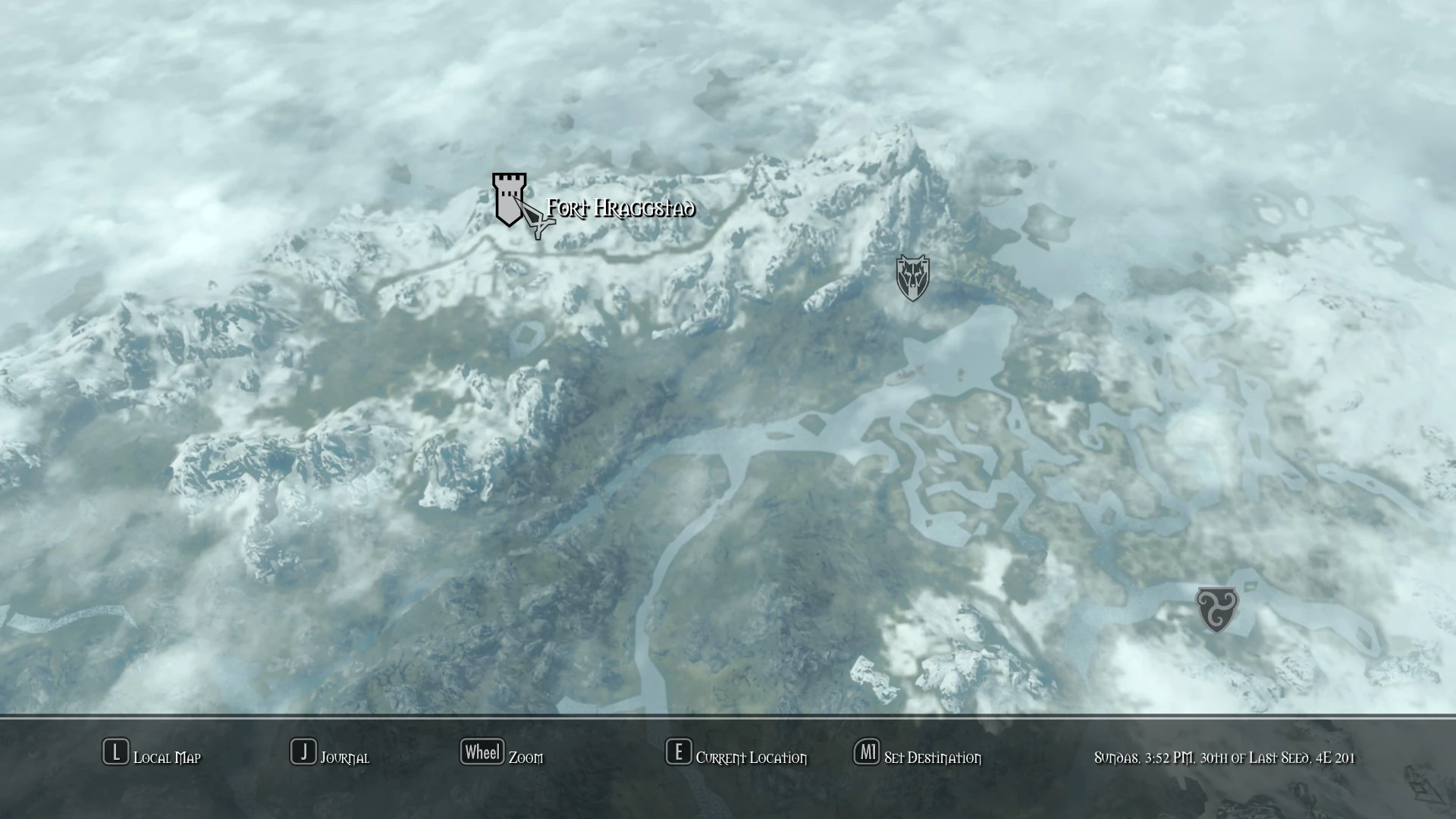Open the Local Map
This screenshot has width=1456, height=819.
click(166, 757)
